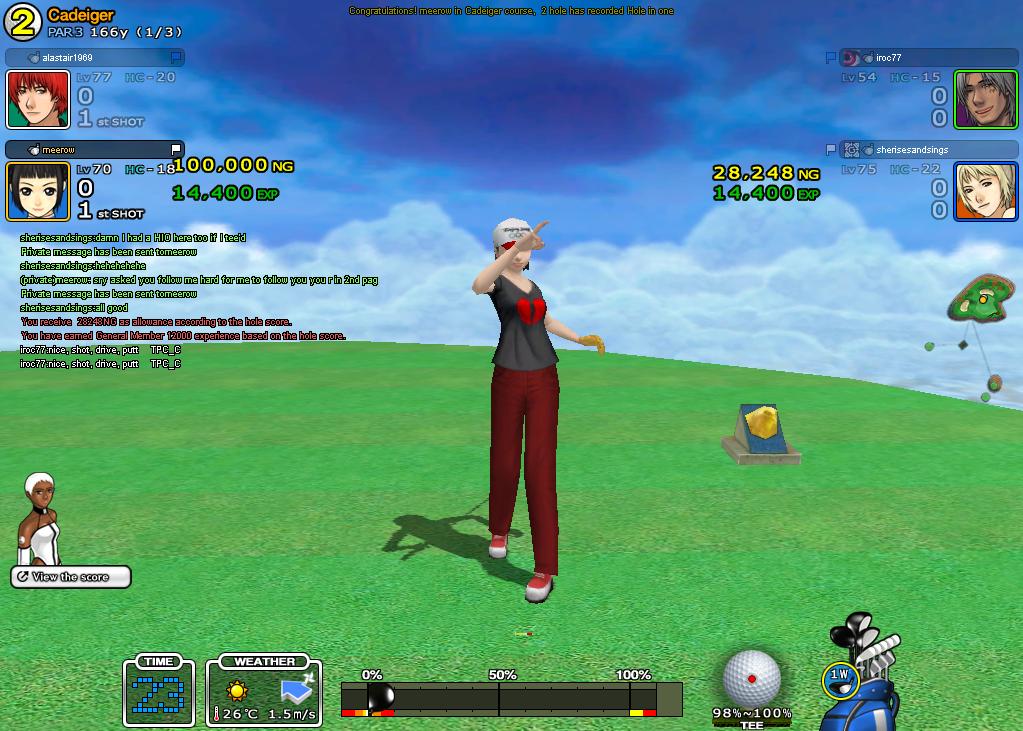Select alastair1989's player portrait
The height and width of the screenshot is (731, 1023).
38,100
